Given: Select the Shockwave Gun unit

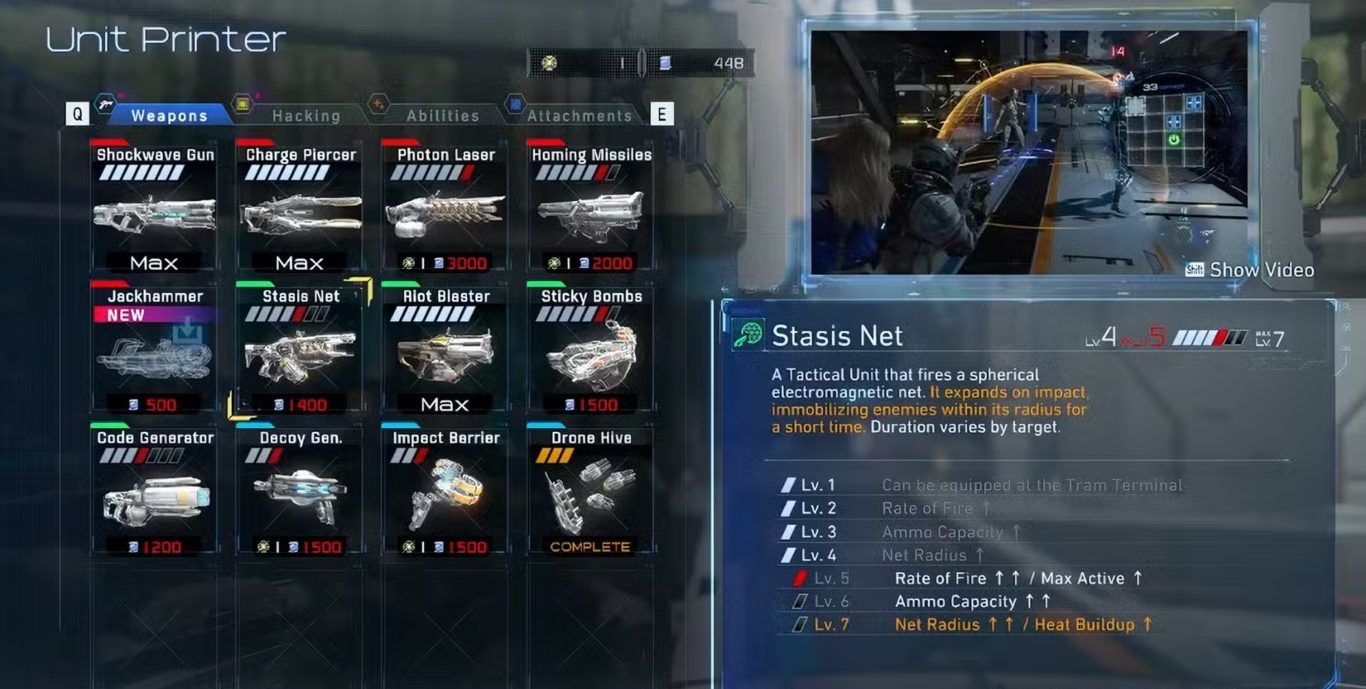Looking at the screenshot, I should [x=154, y=208].
